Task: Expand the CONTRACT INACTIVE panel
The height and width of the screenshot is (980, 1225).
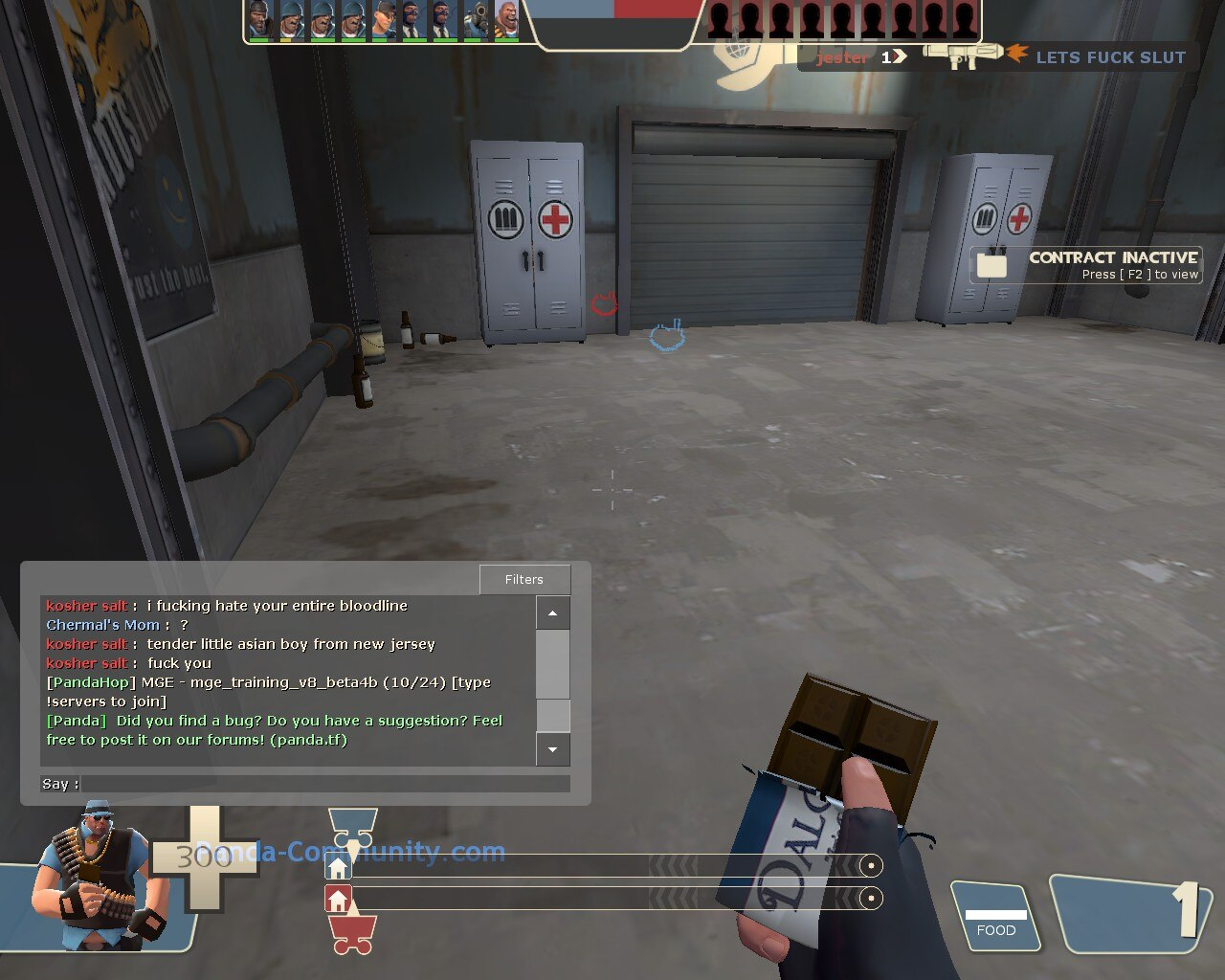Action: 1113,257
